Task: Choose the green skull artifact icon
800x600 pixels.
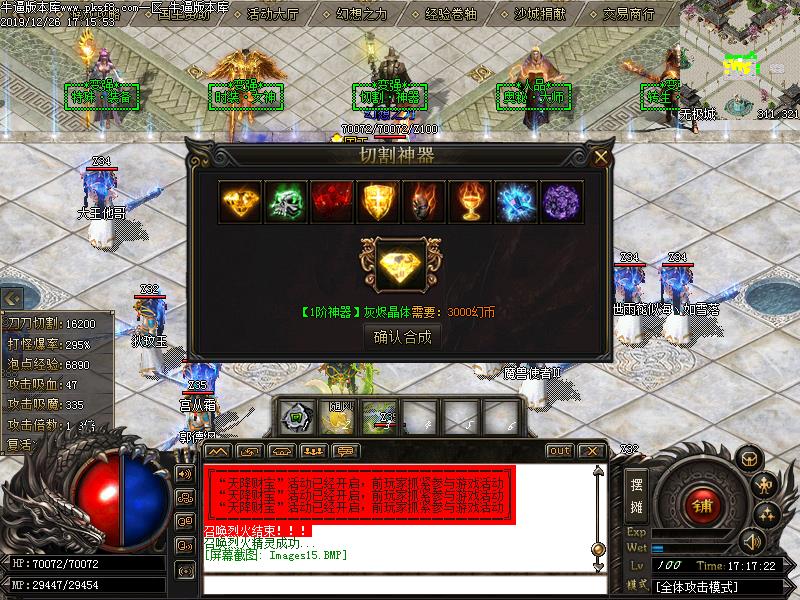Action: tap(286, 203)
